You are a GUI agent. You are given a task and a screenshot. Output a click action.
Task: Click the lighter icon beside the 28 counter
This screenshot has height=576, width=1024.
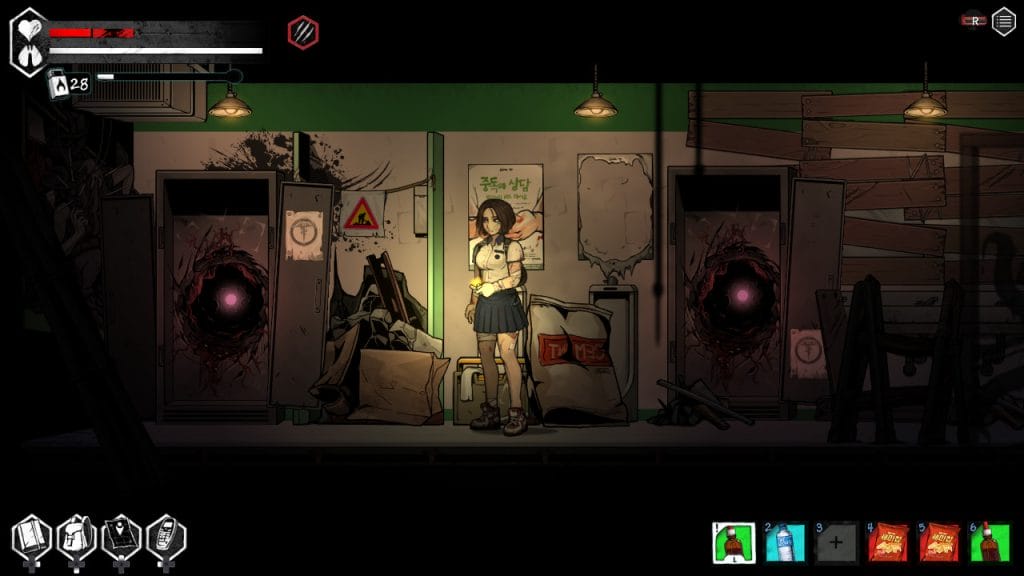pyautogui.click(x=57, y=84)
